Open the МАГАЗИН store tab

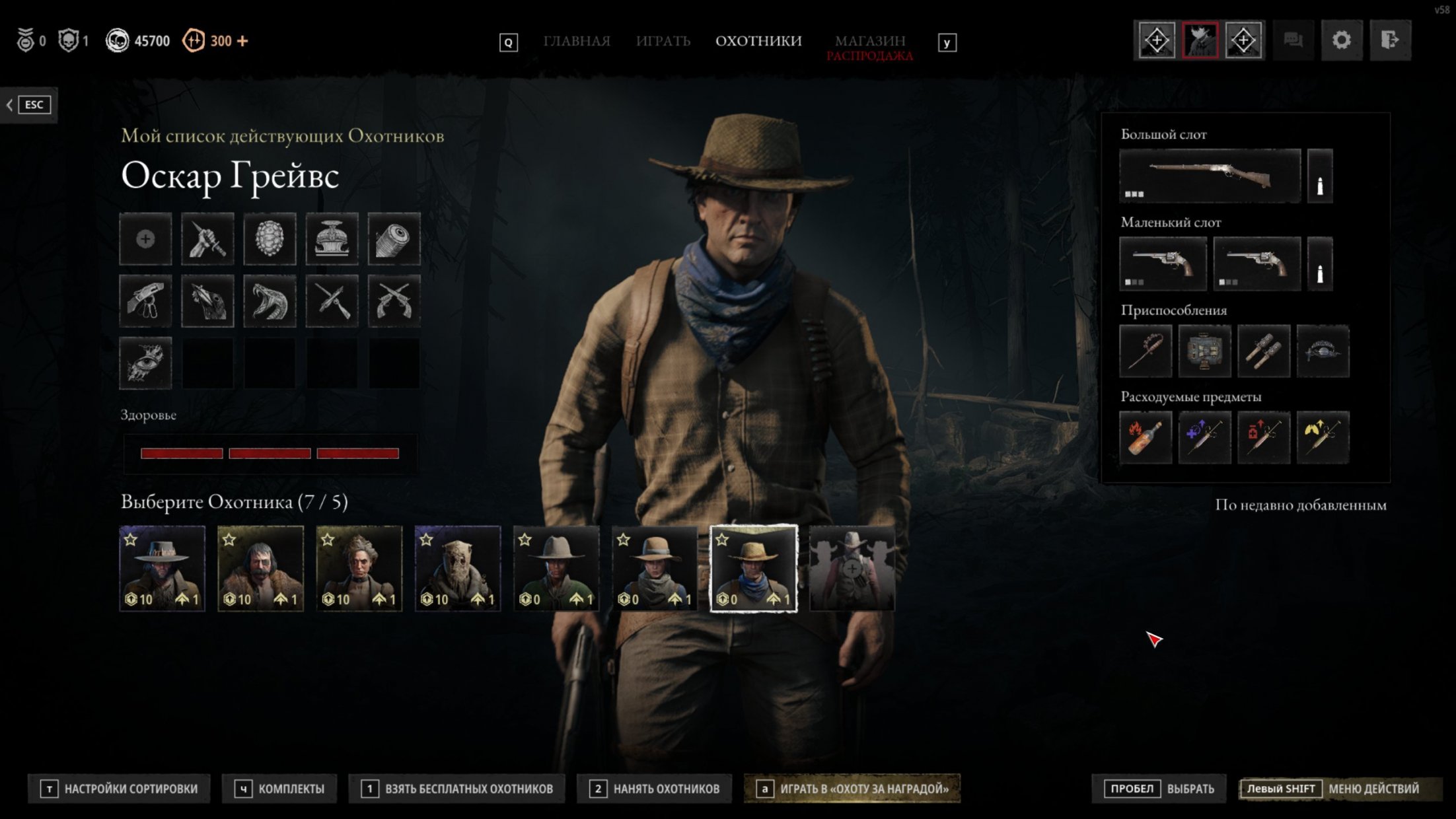pyautogui.click(x=869, y=41)
